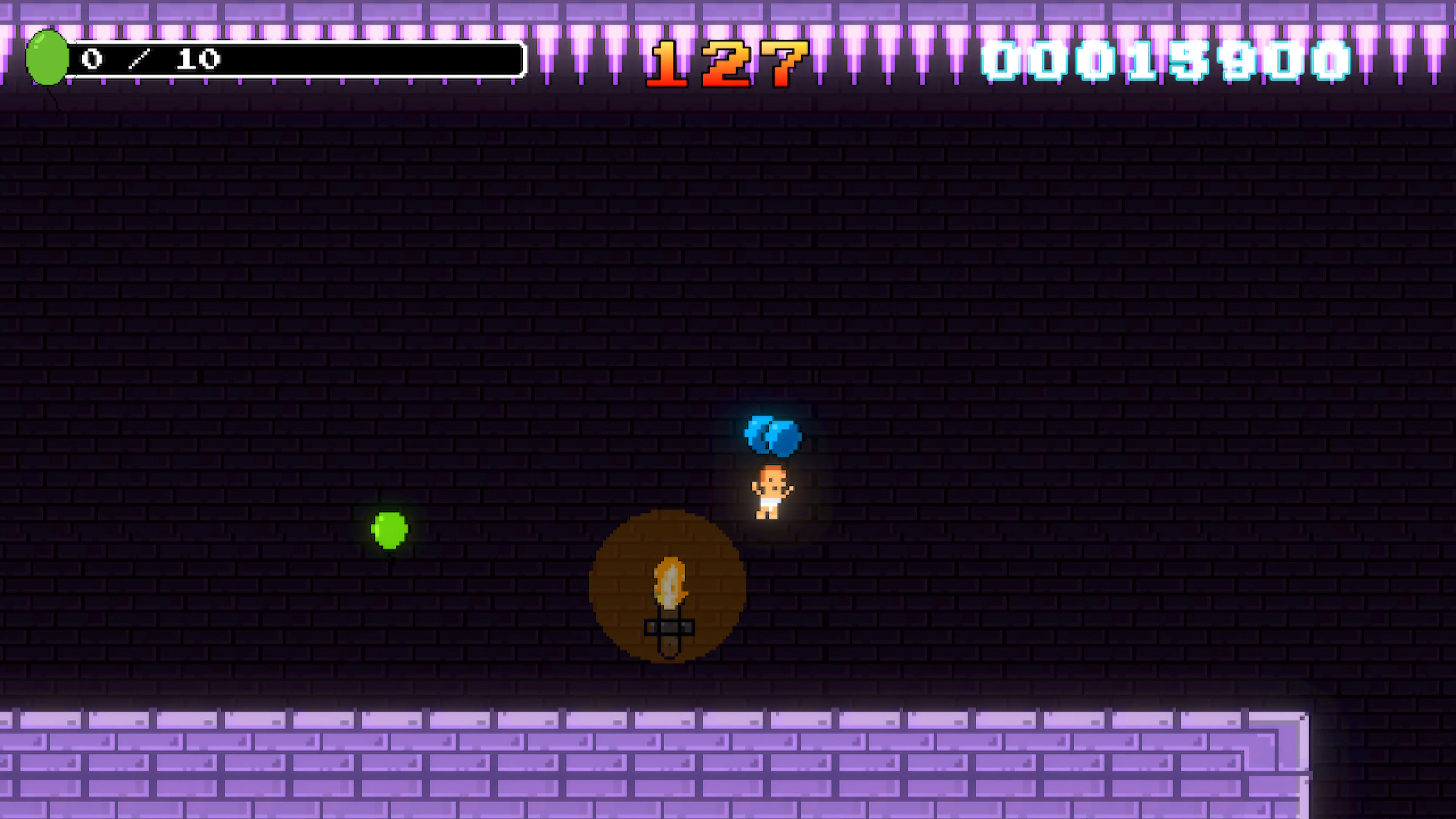Viewport: 1456px width, 819px height.
Task: Click the baby's white diaper
Action: (770, 502)
